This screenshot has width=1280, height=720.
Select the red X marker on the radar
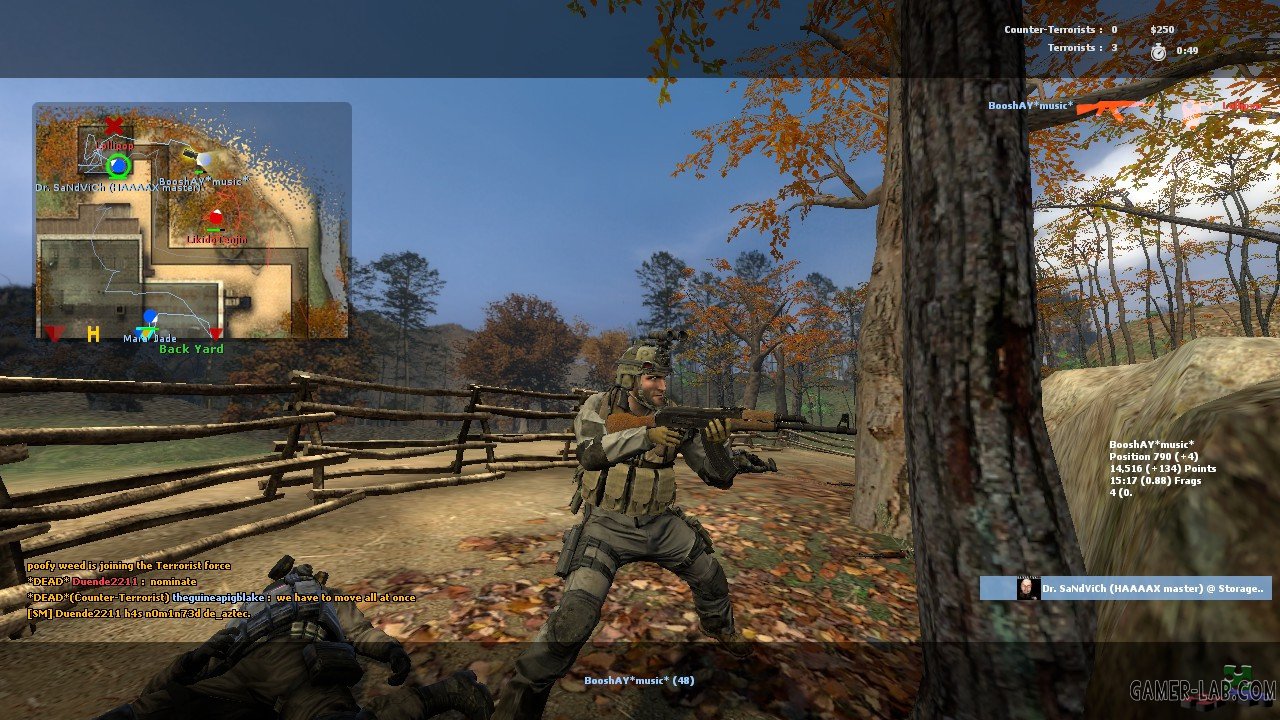pos(113,126)
